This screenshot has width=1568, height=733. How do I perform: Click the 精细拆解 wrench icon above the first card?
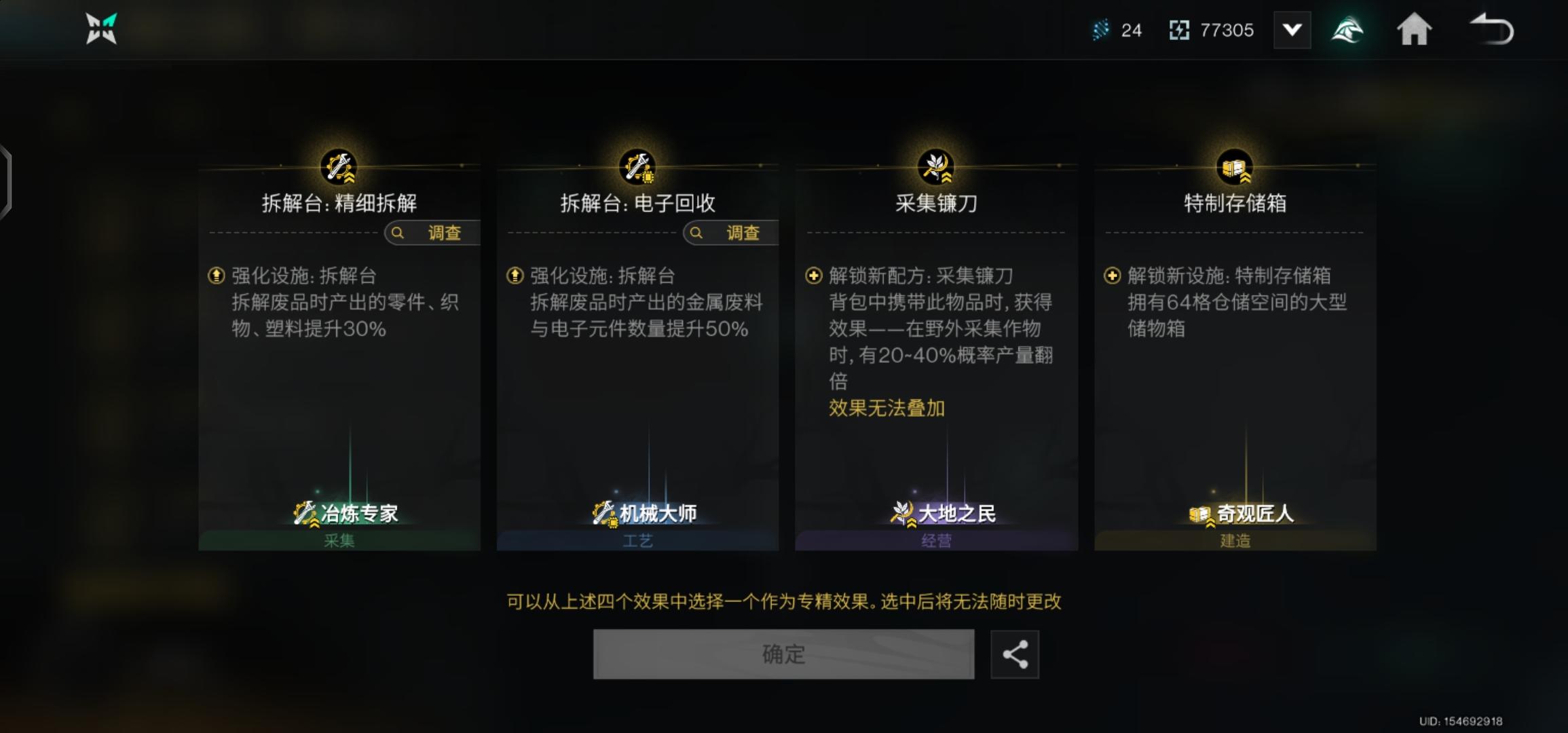coord(339,167)
